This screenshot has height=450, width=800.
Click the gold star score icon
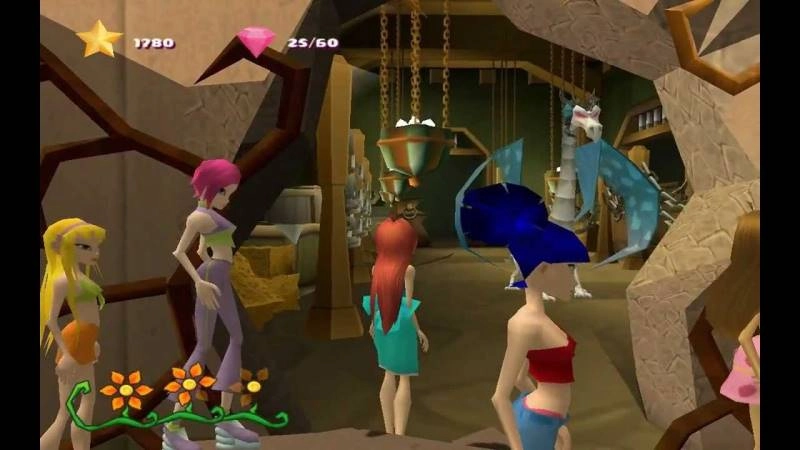(x=99, y=40)
